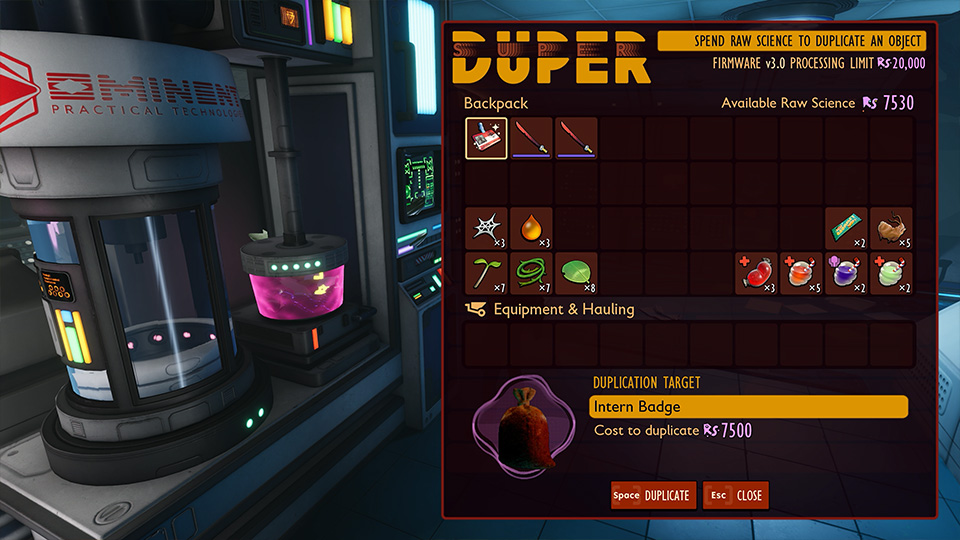Pick the orange smoothie stack
This screenshot has width=960, height=540.
802,273
